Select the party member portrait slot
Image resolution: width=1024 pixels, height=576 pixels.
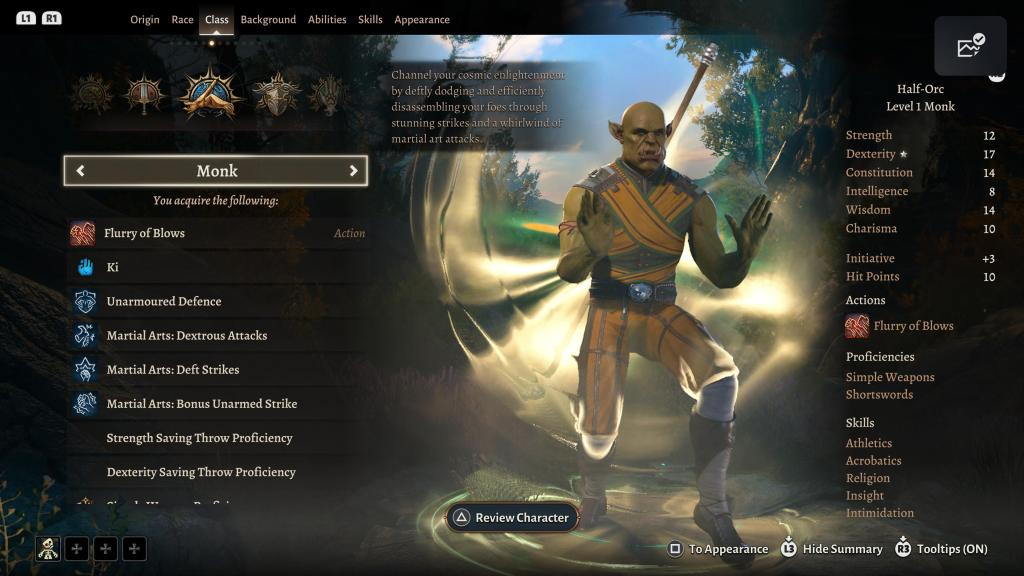(48, 548)
